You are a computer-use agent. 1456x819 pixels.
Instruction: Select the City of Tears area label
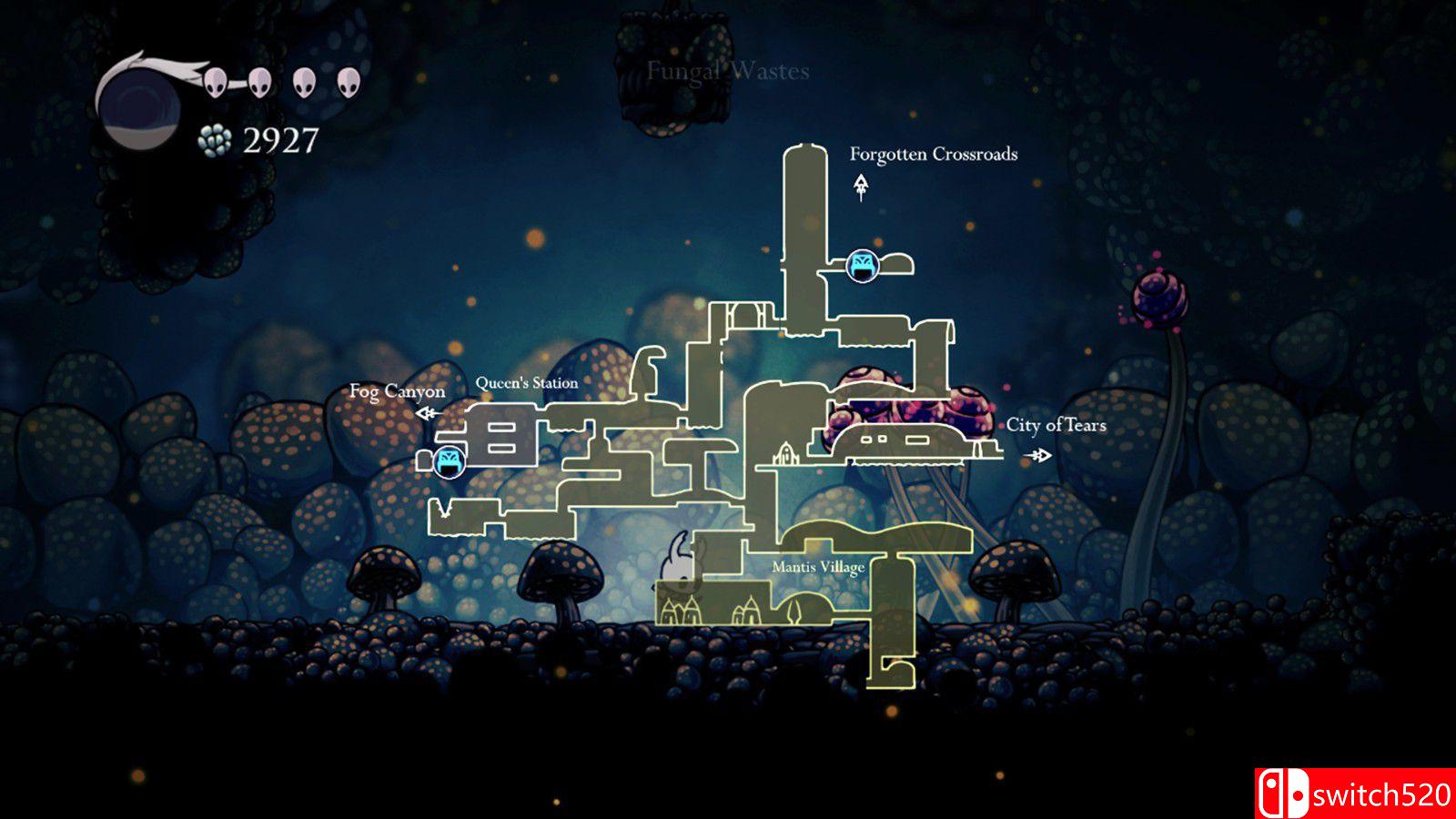pyautogui.click(x=1058, y=424)
